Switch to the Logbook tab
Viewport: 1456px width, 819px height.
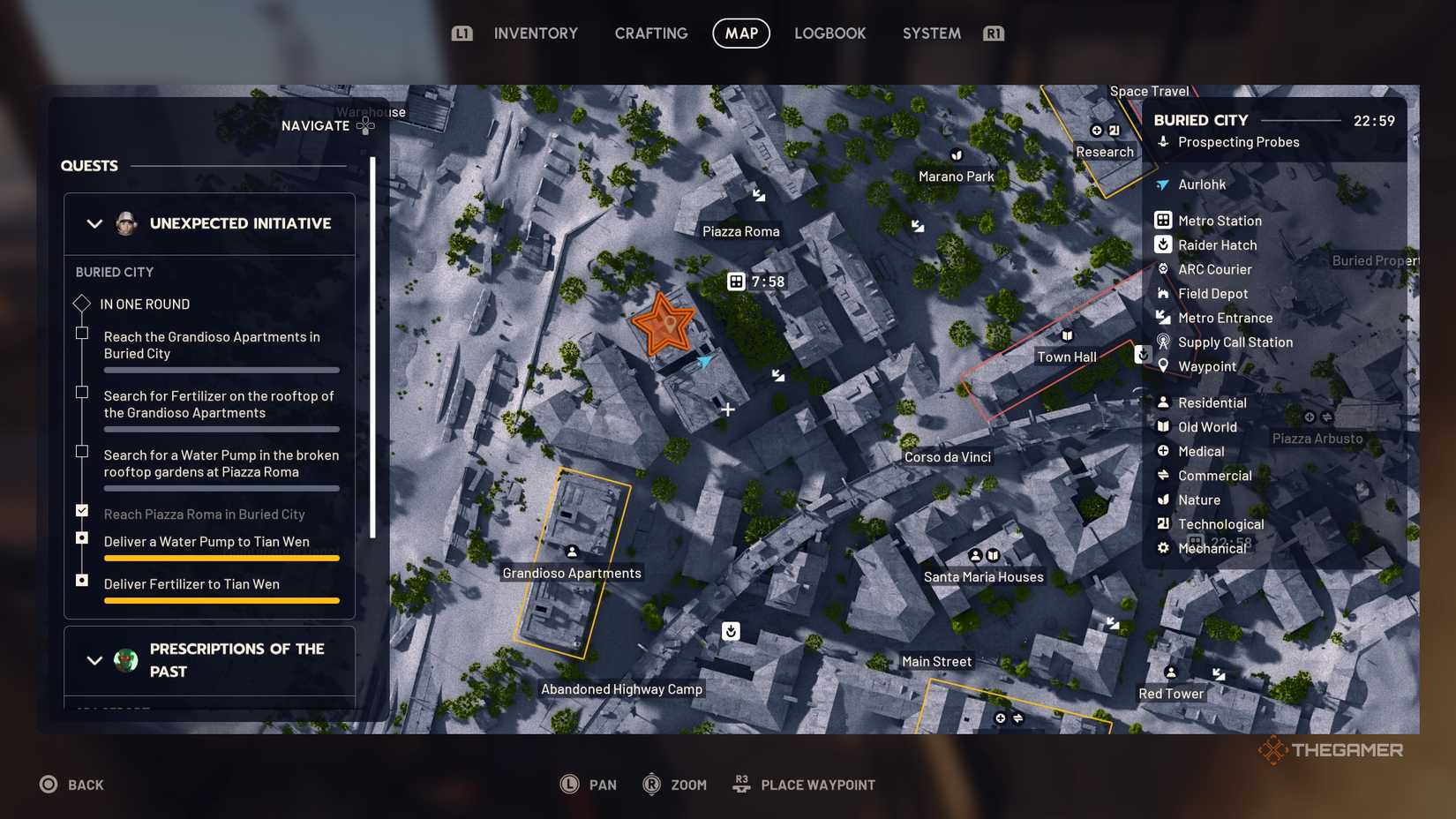pos(829,33)
